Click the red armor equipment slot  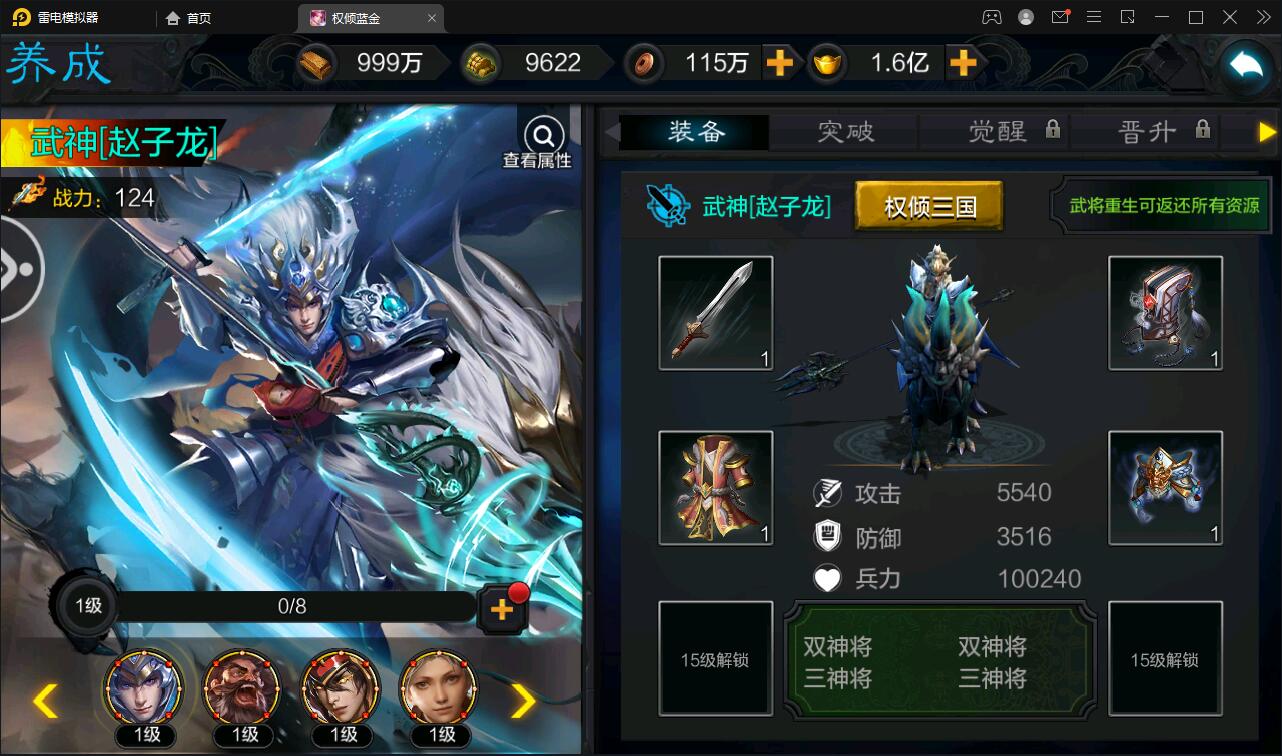715,488
